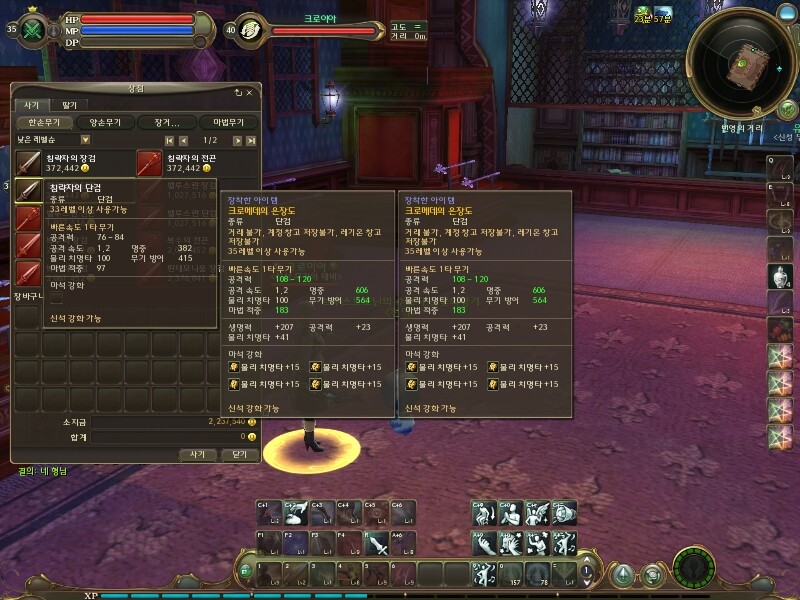Jump to the last shop page

click(x=253, y=140)
